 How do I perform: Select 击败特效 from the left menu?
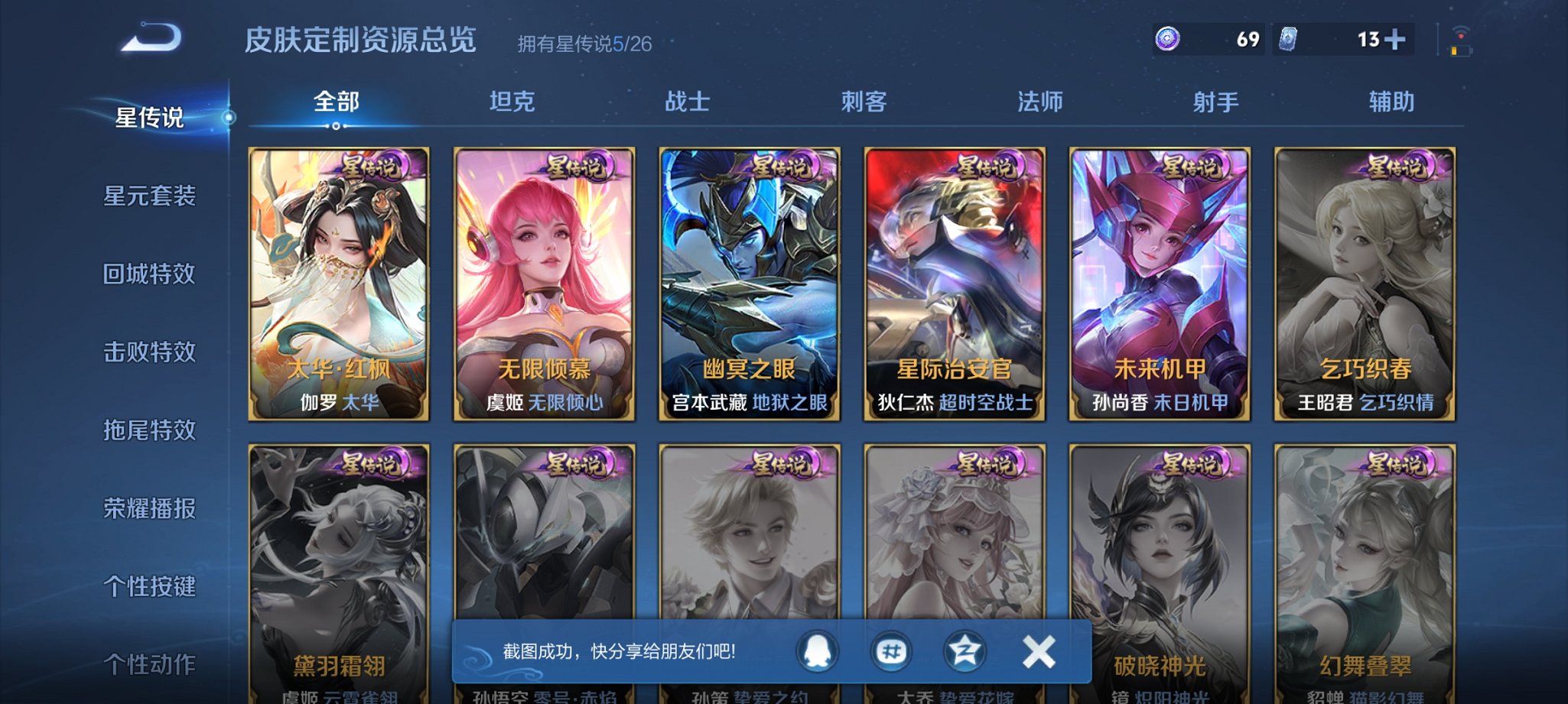point(150,352)
